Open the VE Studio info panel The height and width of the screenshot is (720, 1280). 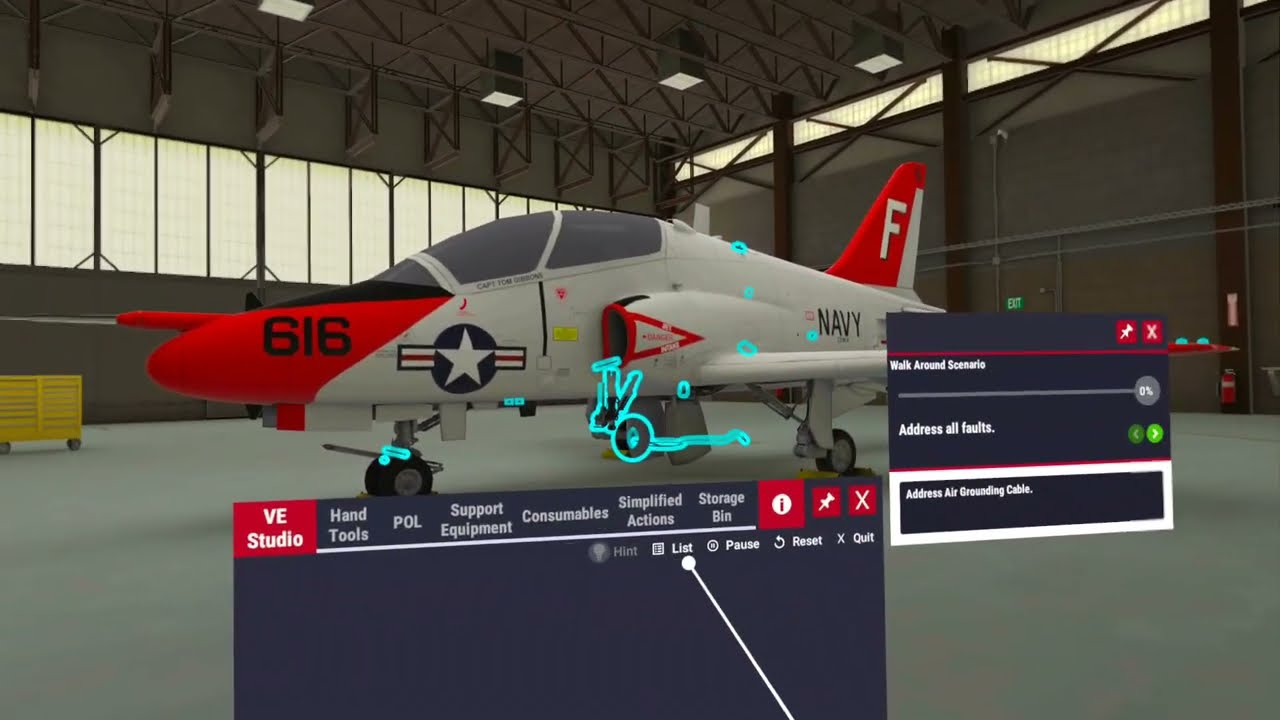pos(781,505)
